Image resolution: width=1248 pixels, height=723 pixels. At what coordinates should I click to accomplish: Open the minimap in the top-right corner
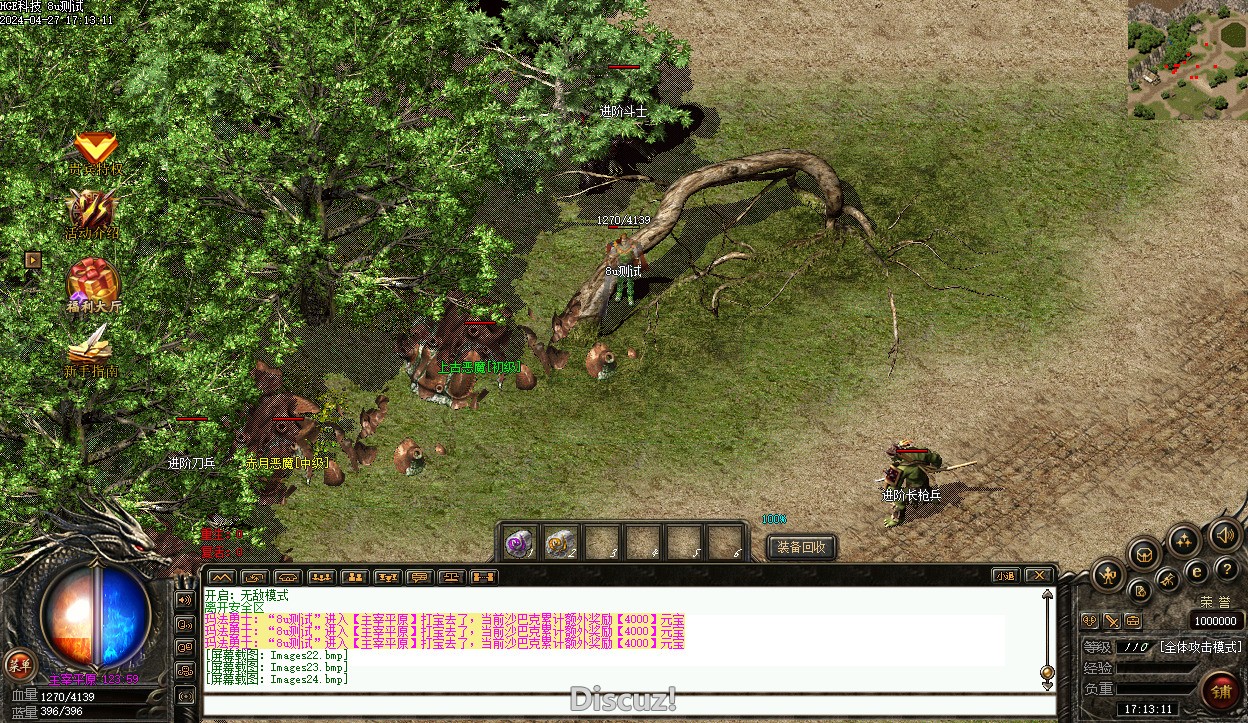pyautogui.click(x=1188, y=59)
